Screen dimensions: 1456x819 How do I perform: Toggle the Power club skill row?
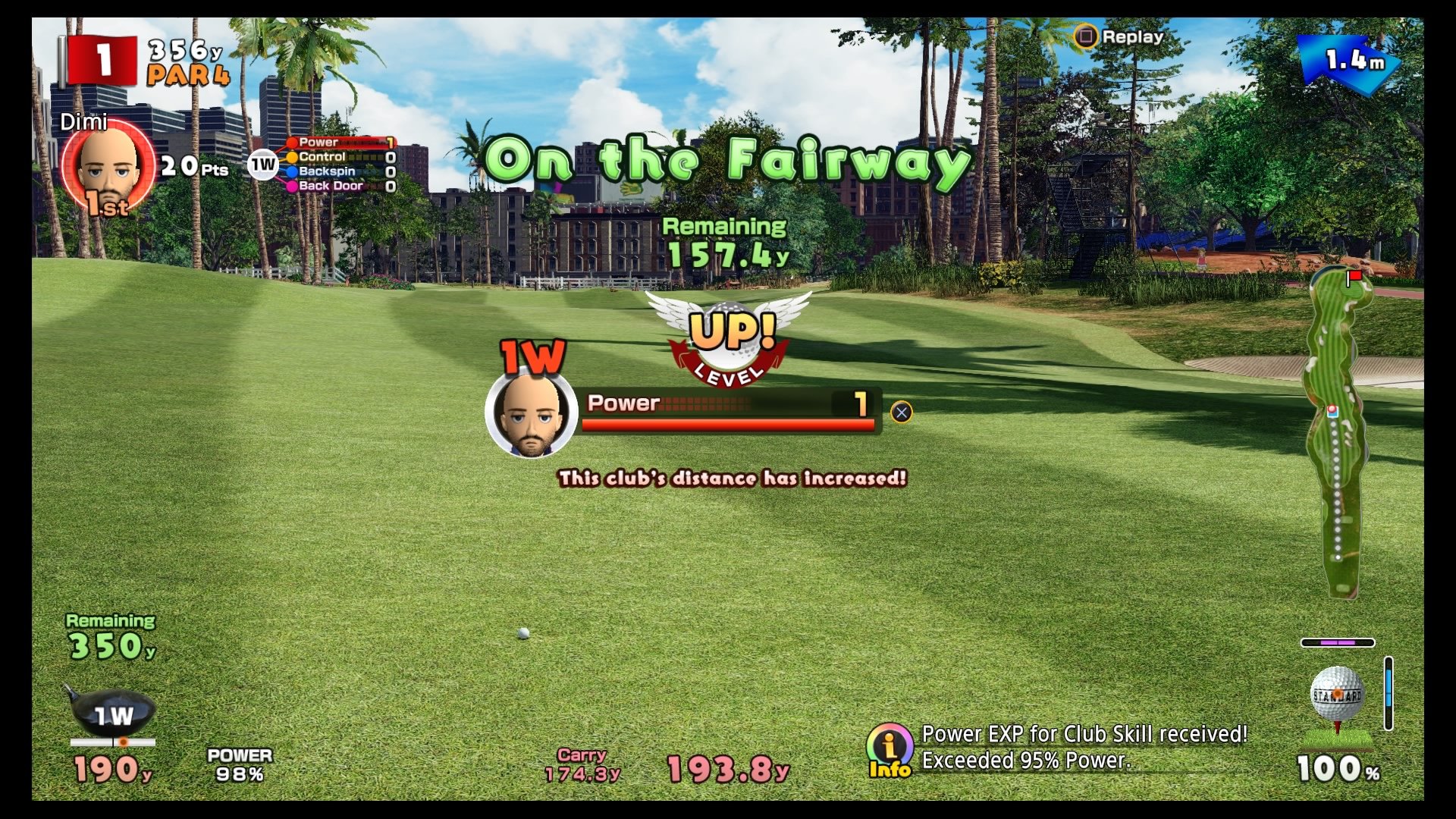[339, 141]
